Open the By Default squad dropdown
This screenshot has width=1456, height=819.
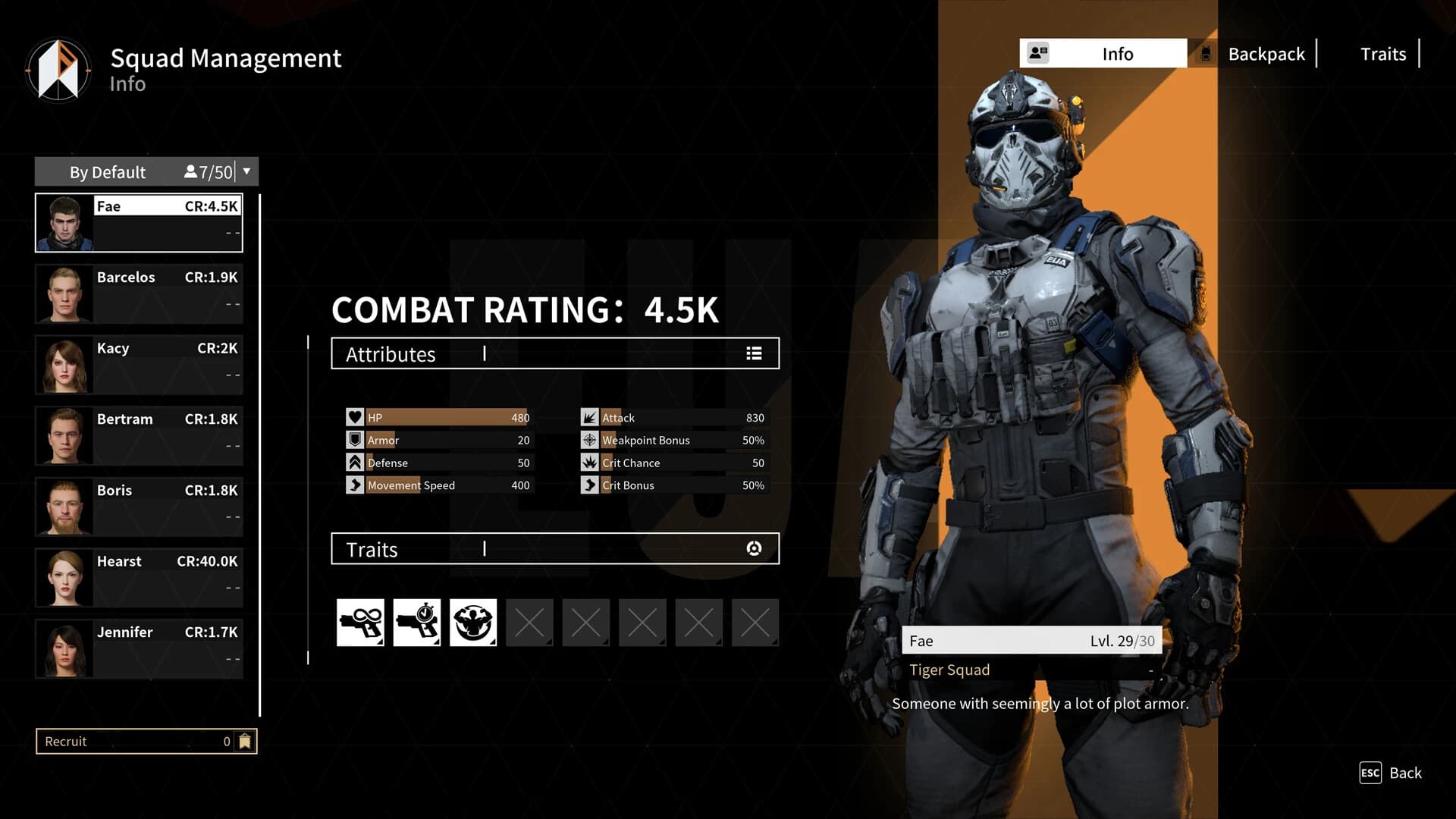tap(246, 171)
